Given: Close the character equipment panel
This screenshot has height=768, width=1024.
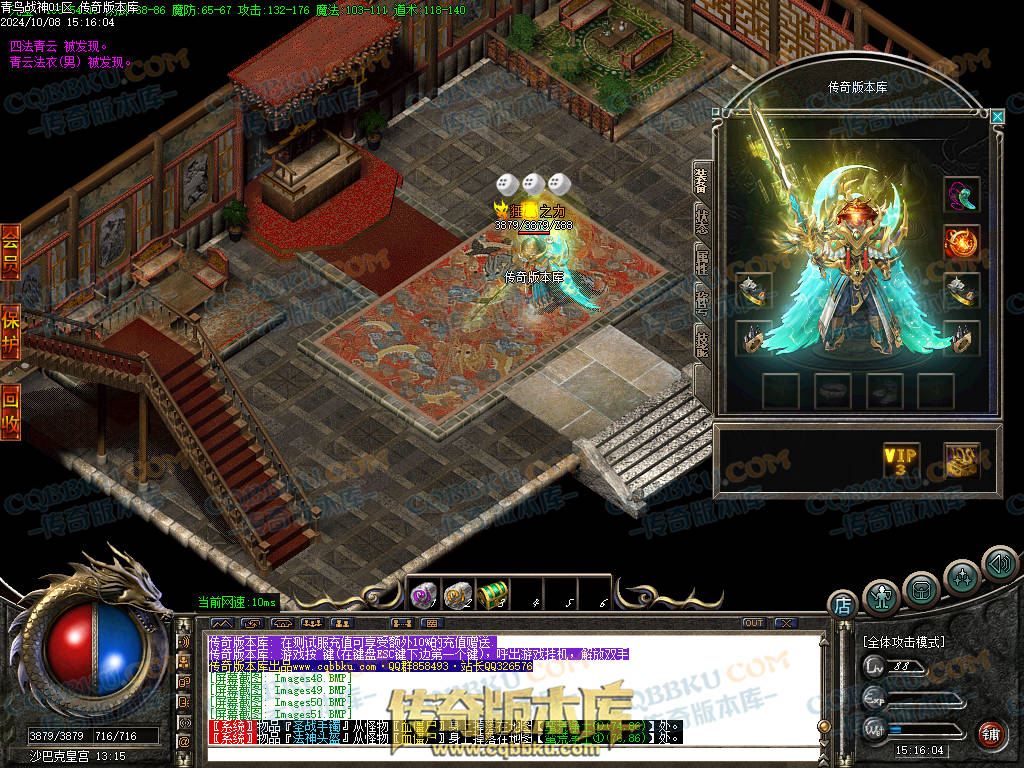Looking at the screenshot, I should click(x=997, y=116).
